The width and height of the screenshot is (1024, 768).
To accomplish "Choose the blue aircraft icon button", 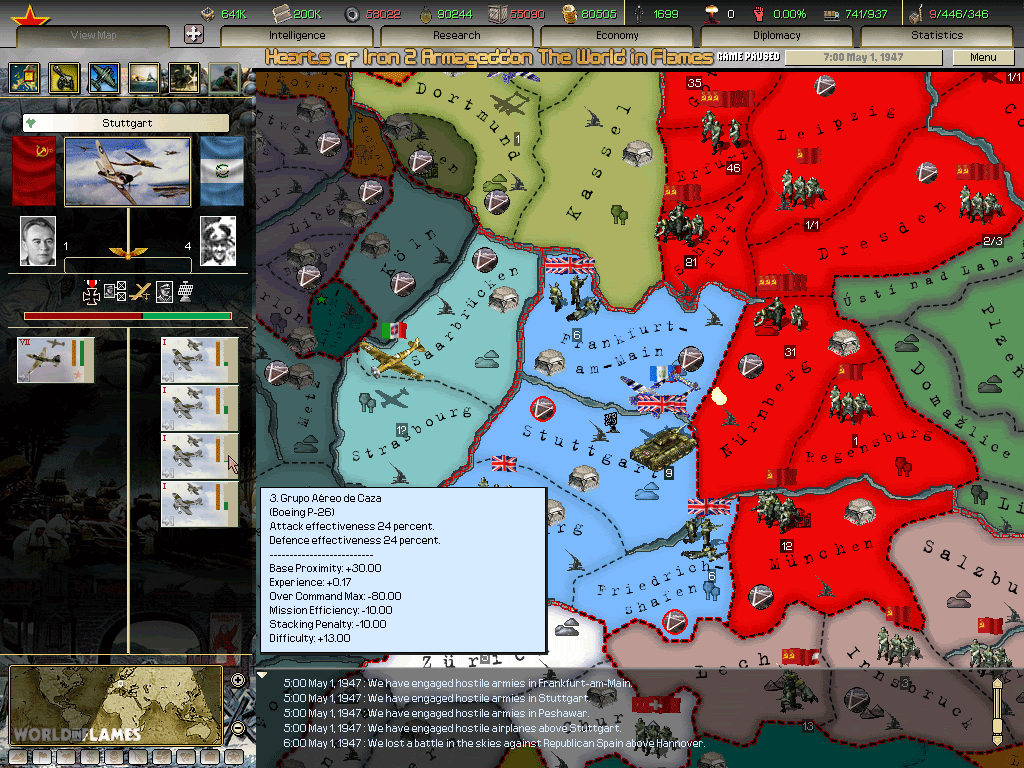I will tap(103, 77).
